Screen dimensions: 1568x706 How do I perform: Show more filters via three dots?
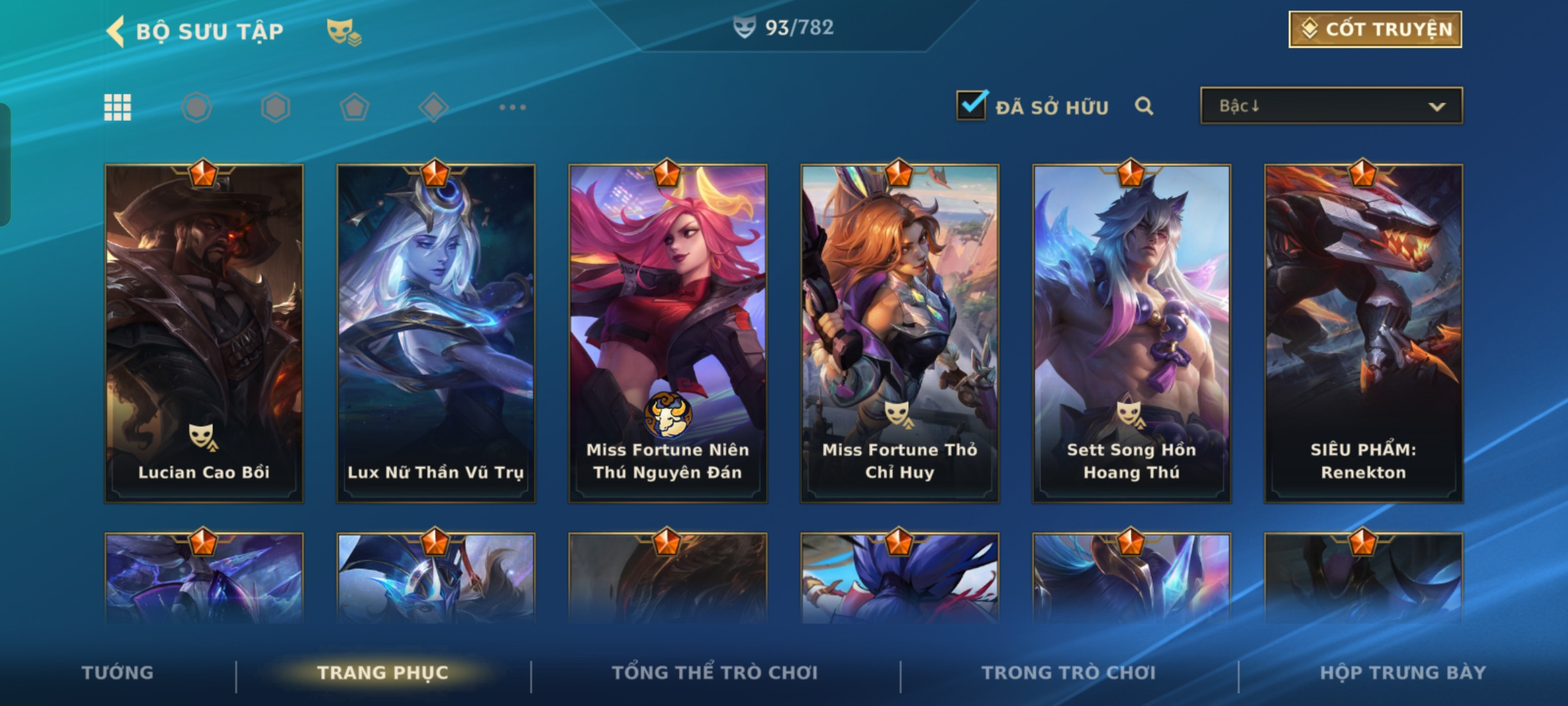(x=512, y=107)
